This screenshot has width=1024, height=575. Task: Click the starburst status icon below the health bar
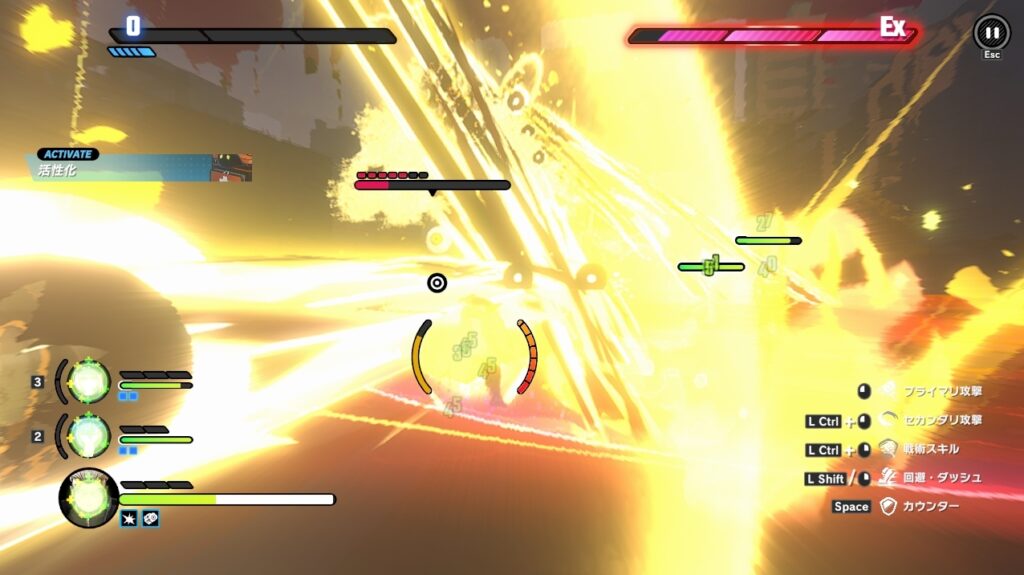click(x=129, y=518)
